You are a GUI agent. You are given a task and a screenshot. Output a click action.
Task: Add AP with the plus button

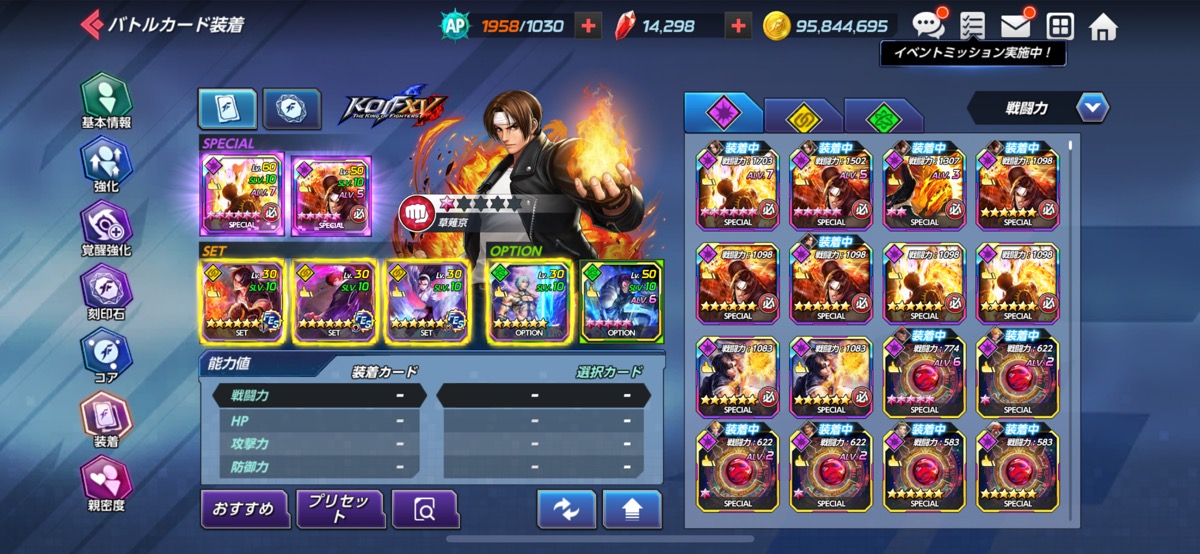[x=590, y=26]
